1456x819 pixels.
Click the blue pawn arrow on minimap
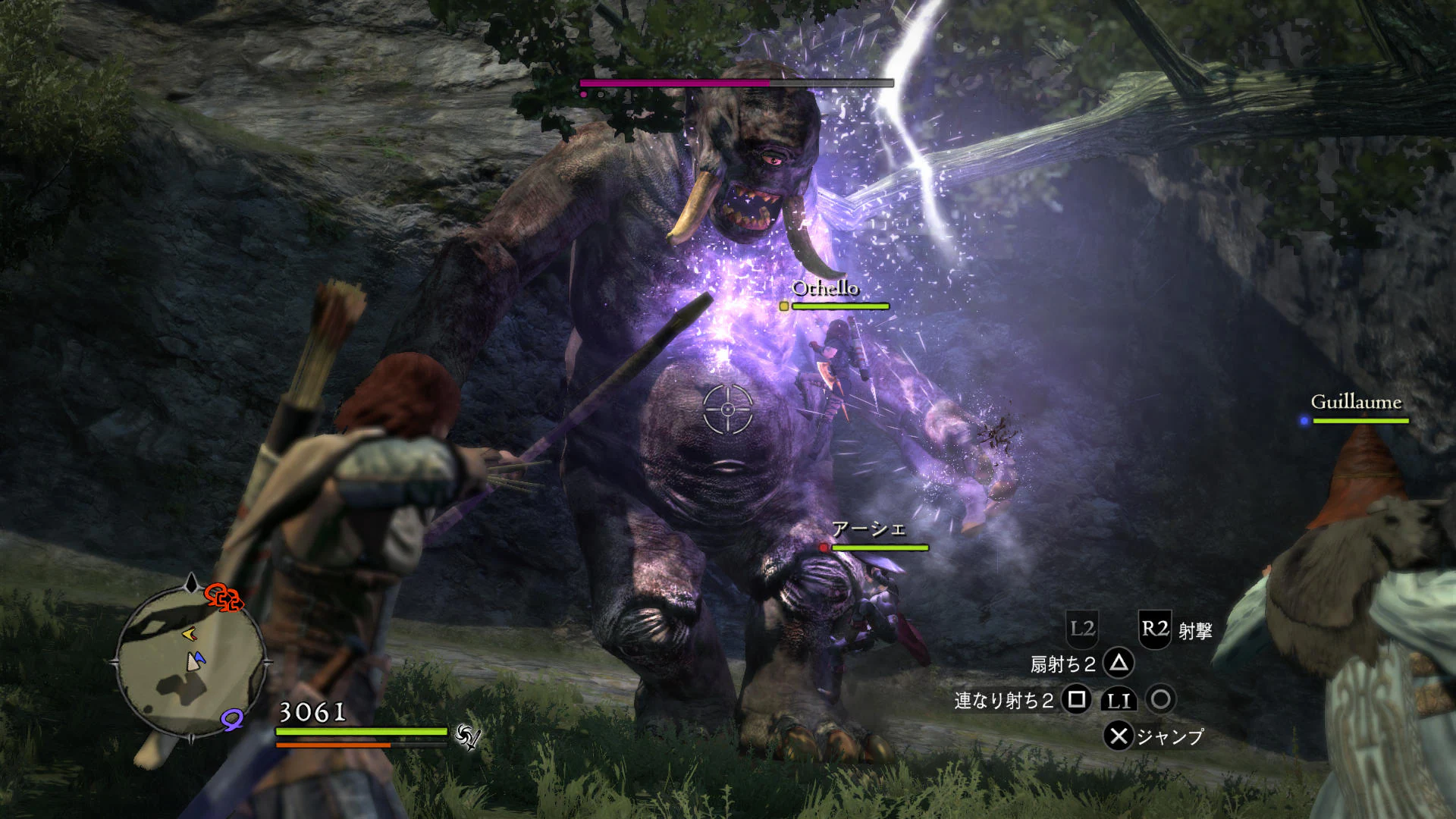(198, 658)
